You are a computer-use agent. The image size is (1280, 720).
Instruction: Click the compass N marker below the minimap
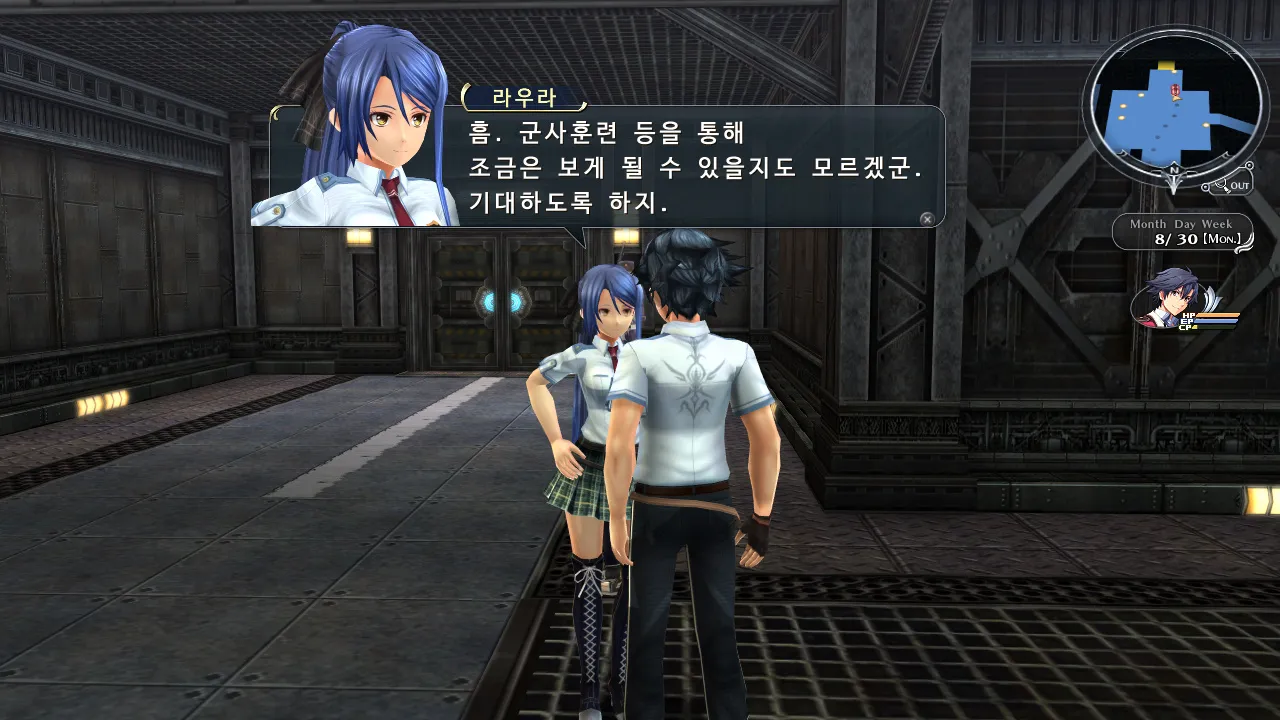[1174, 172]
